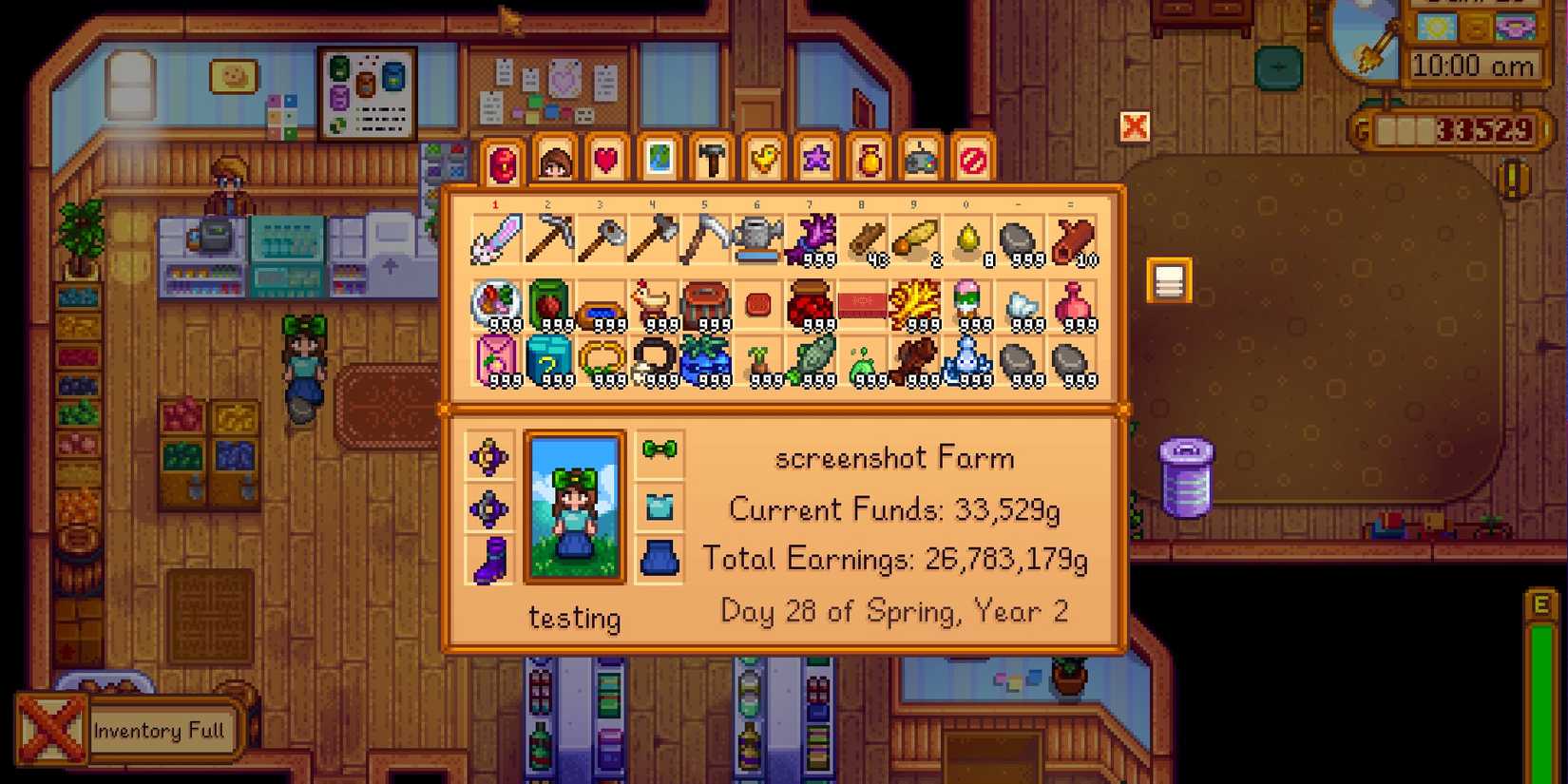Image resolution: width=1568 pixels, height=784 pixels.
Task: Select the top ring slot
Action: point(489,453)
